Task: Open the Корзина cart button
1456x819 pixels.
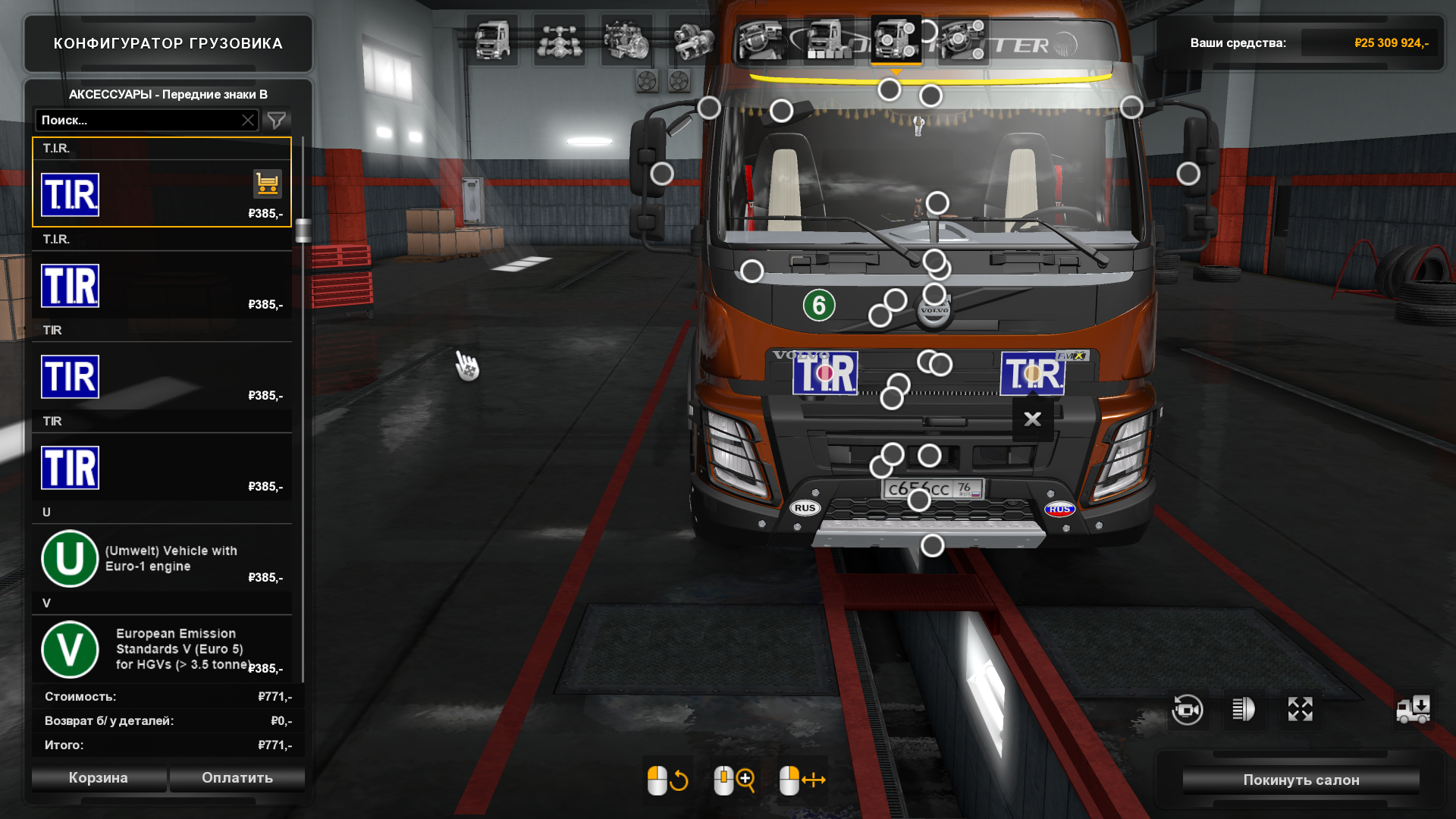Action: (x=99, y=778)
